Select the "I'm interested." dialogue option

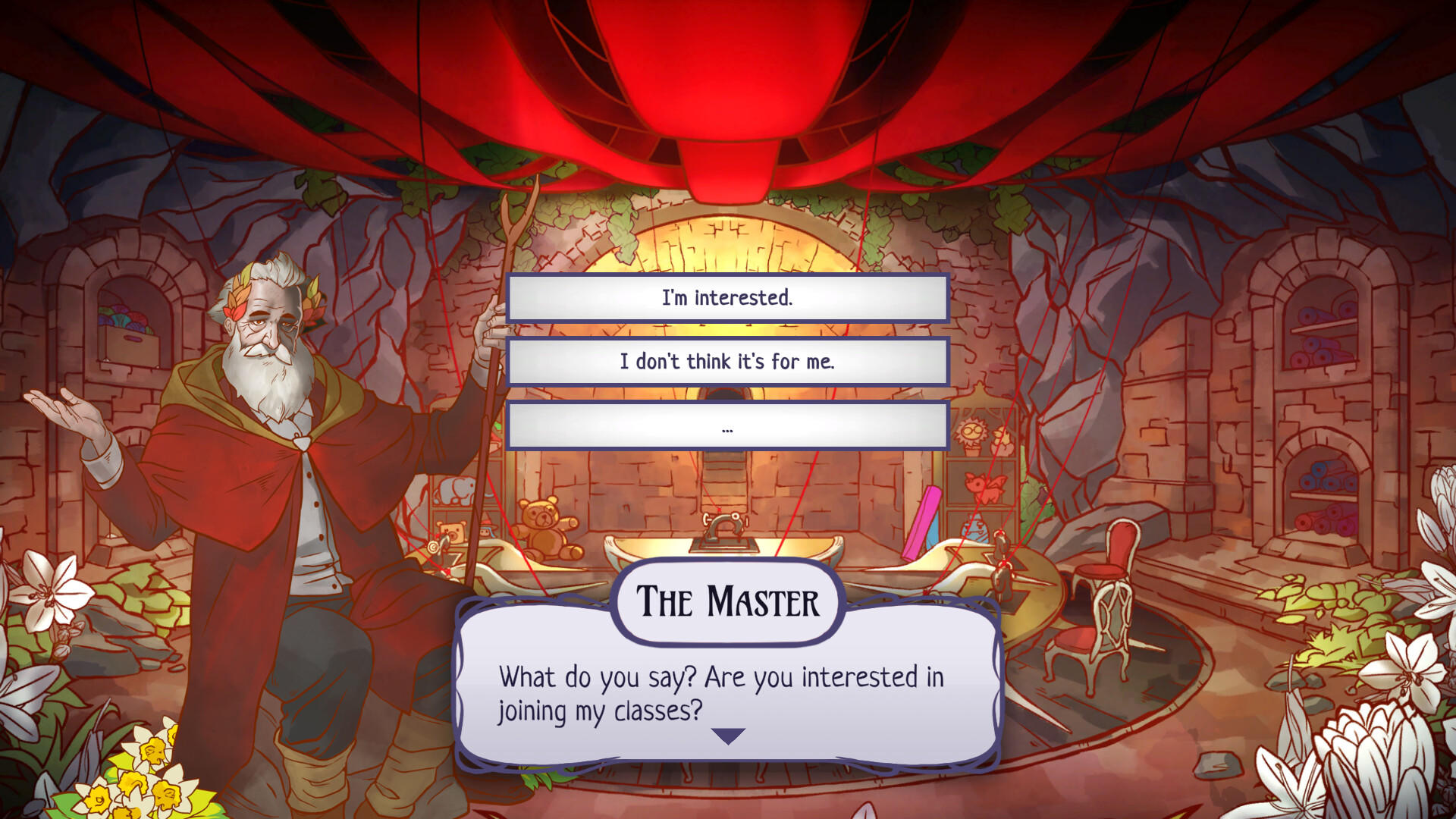click(728, 298)
